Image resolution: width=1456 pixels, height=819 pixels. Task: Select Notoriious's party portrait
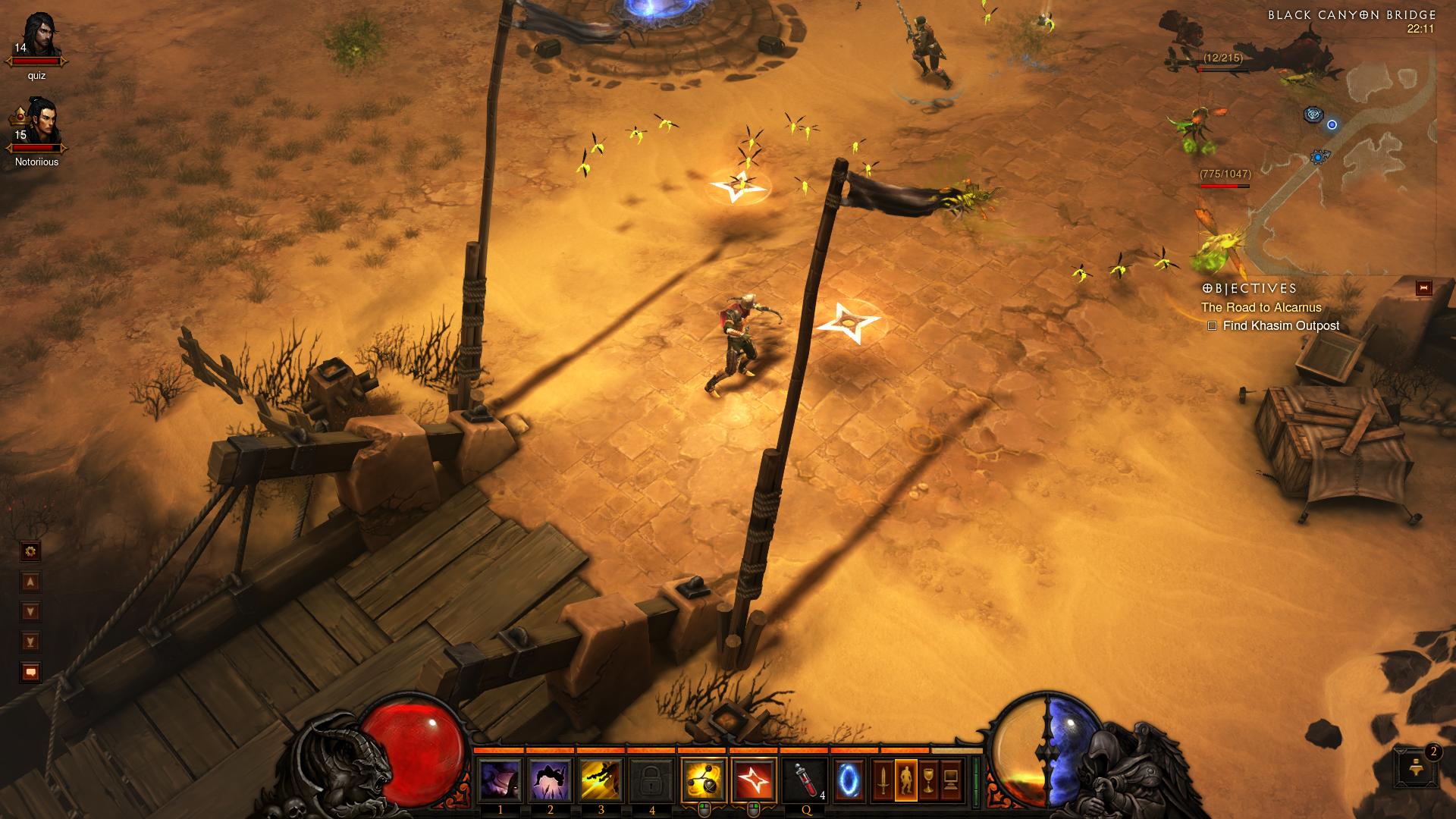click(36, 125)
